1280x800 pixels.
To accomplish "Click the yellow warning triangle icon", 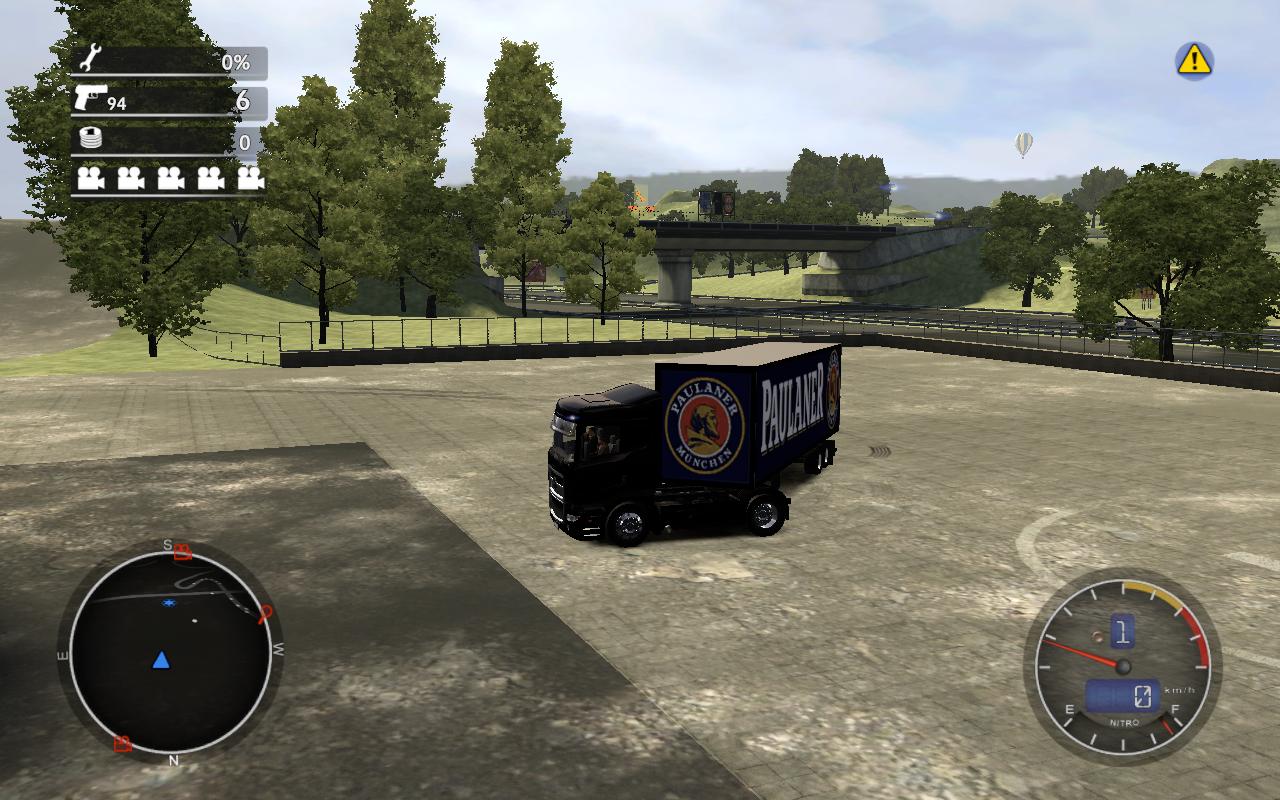I will (1193, 61).
